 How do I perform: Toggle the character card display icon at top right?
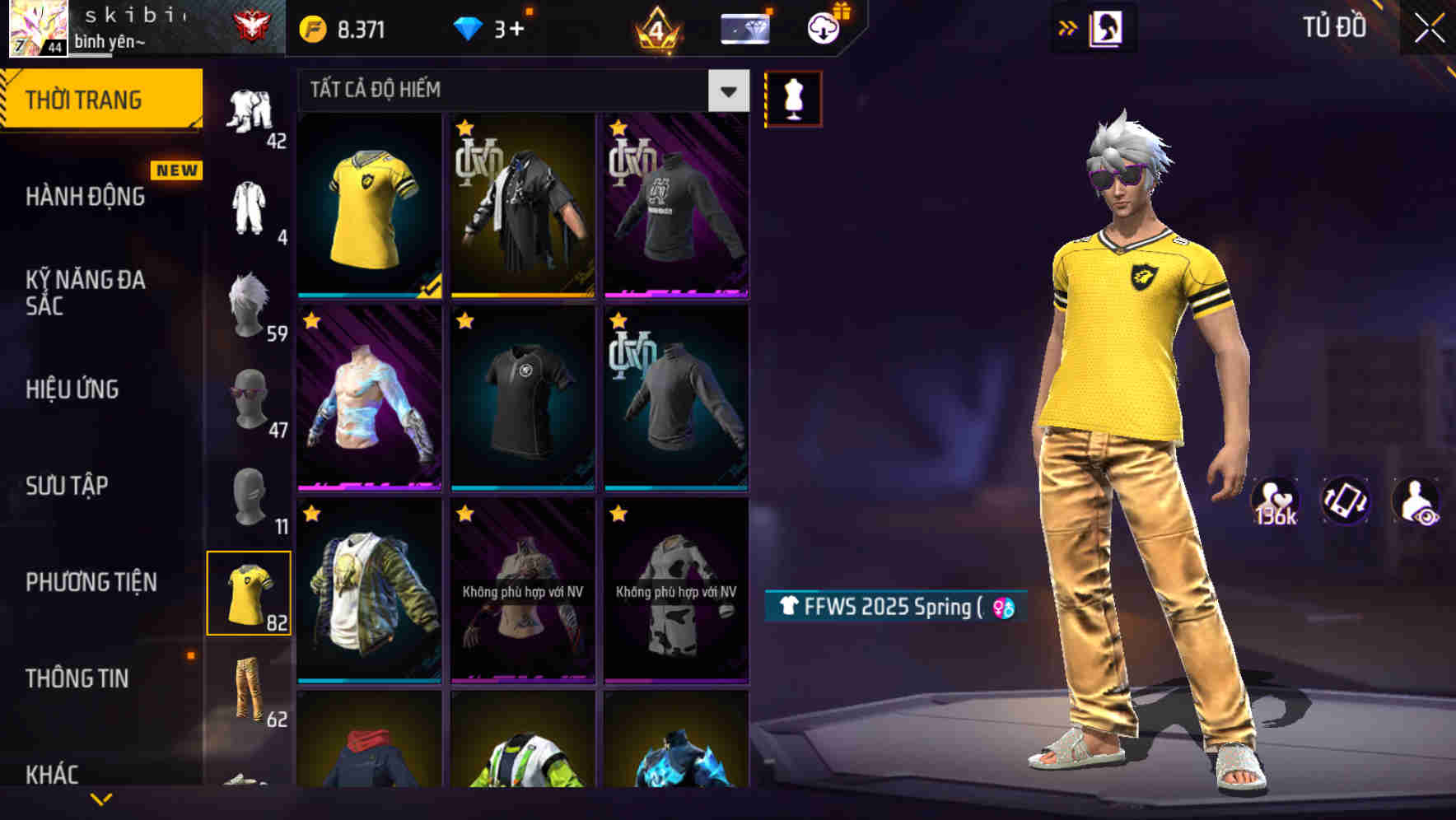1109,26
